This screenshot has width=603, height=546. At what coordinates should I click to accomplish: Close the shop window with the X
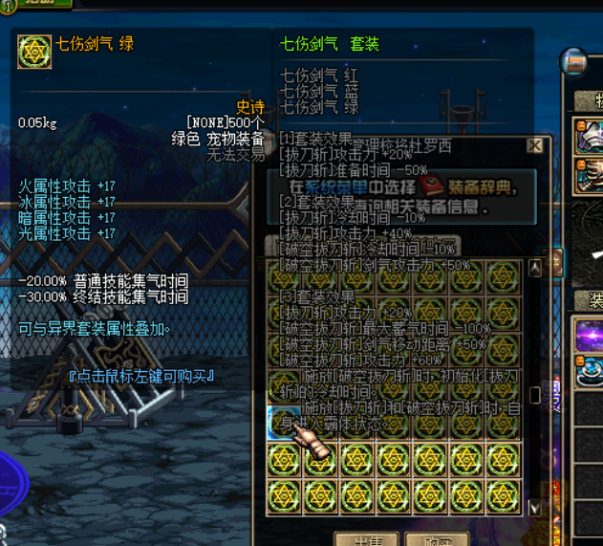(535, 146)
